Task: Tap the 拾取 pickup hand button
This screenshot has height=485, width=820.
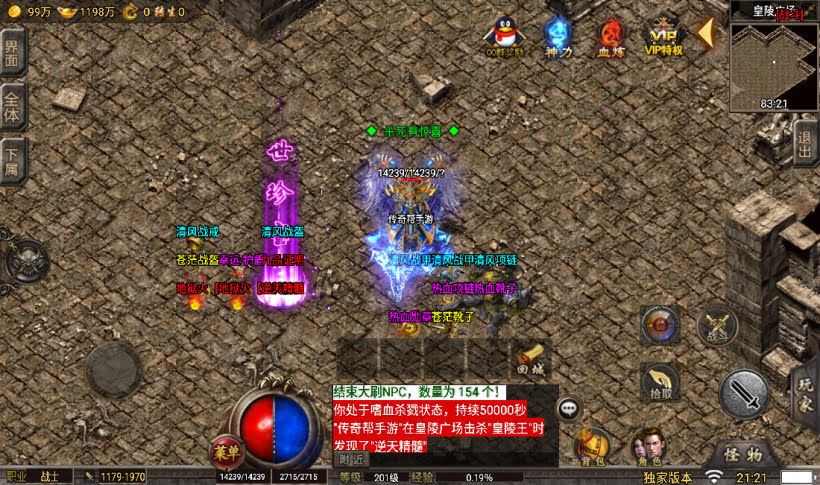Action: tap(661, 381)
